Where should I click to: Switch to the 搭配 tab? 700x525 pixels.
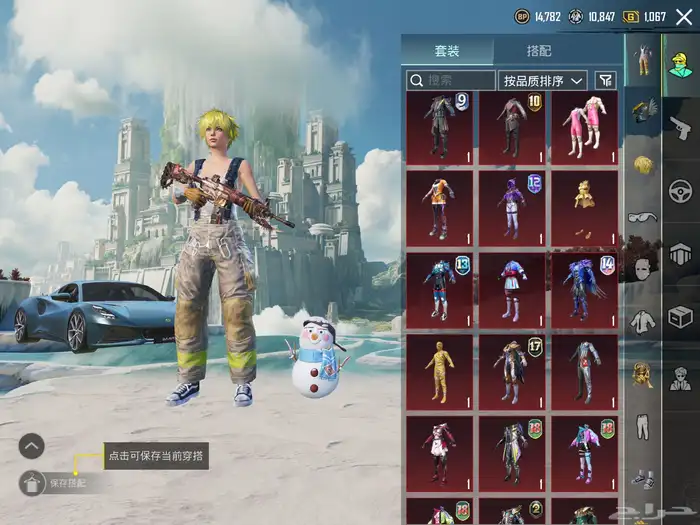538,51
